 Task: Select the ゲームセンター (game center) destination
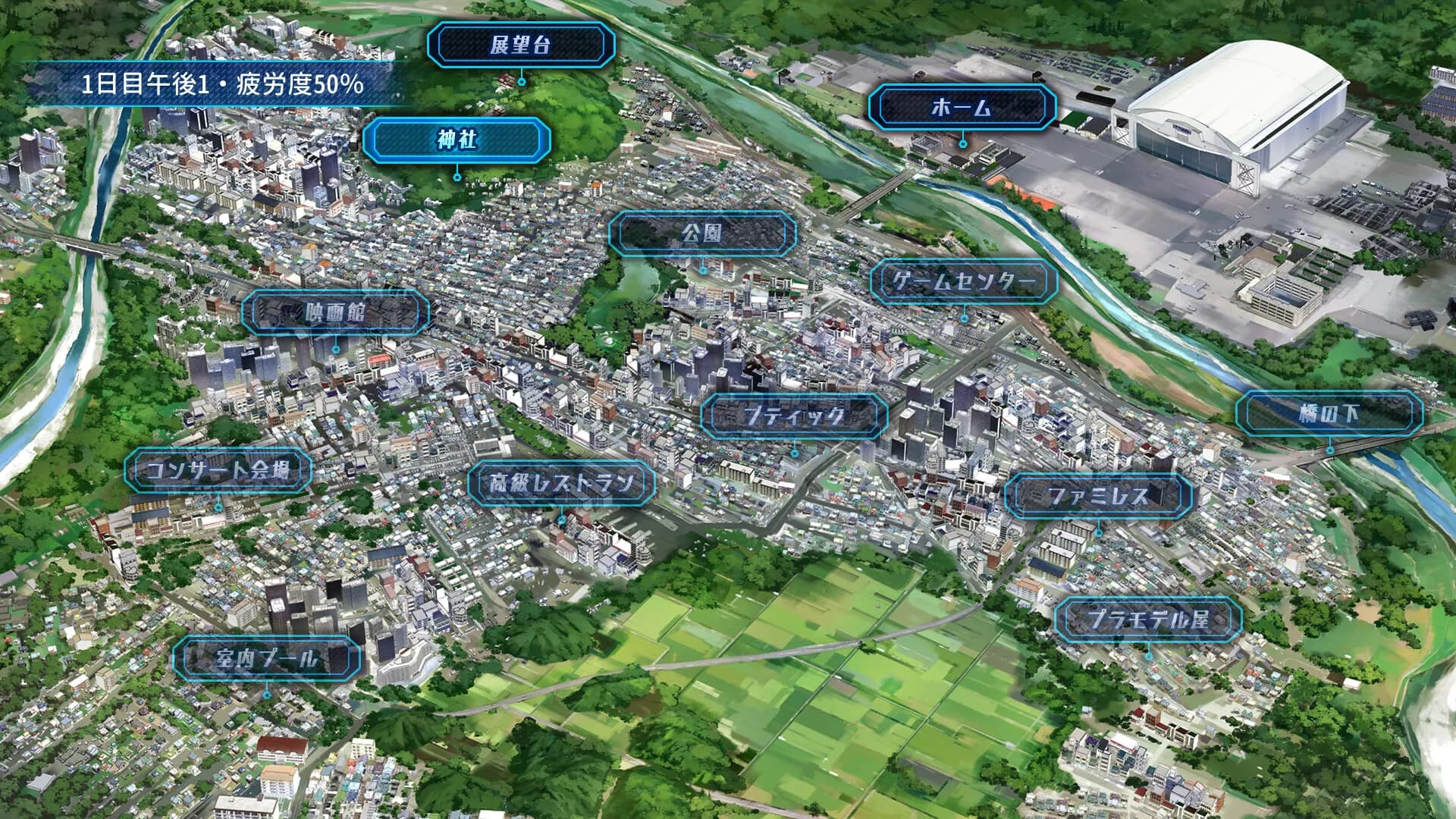(x=964, y=280)
